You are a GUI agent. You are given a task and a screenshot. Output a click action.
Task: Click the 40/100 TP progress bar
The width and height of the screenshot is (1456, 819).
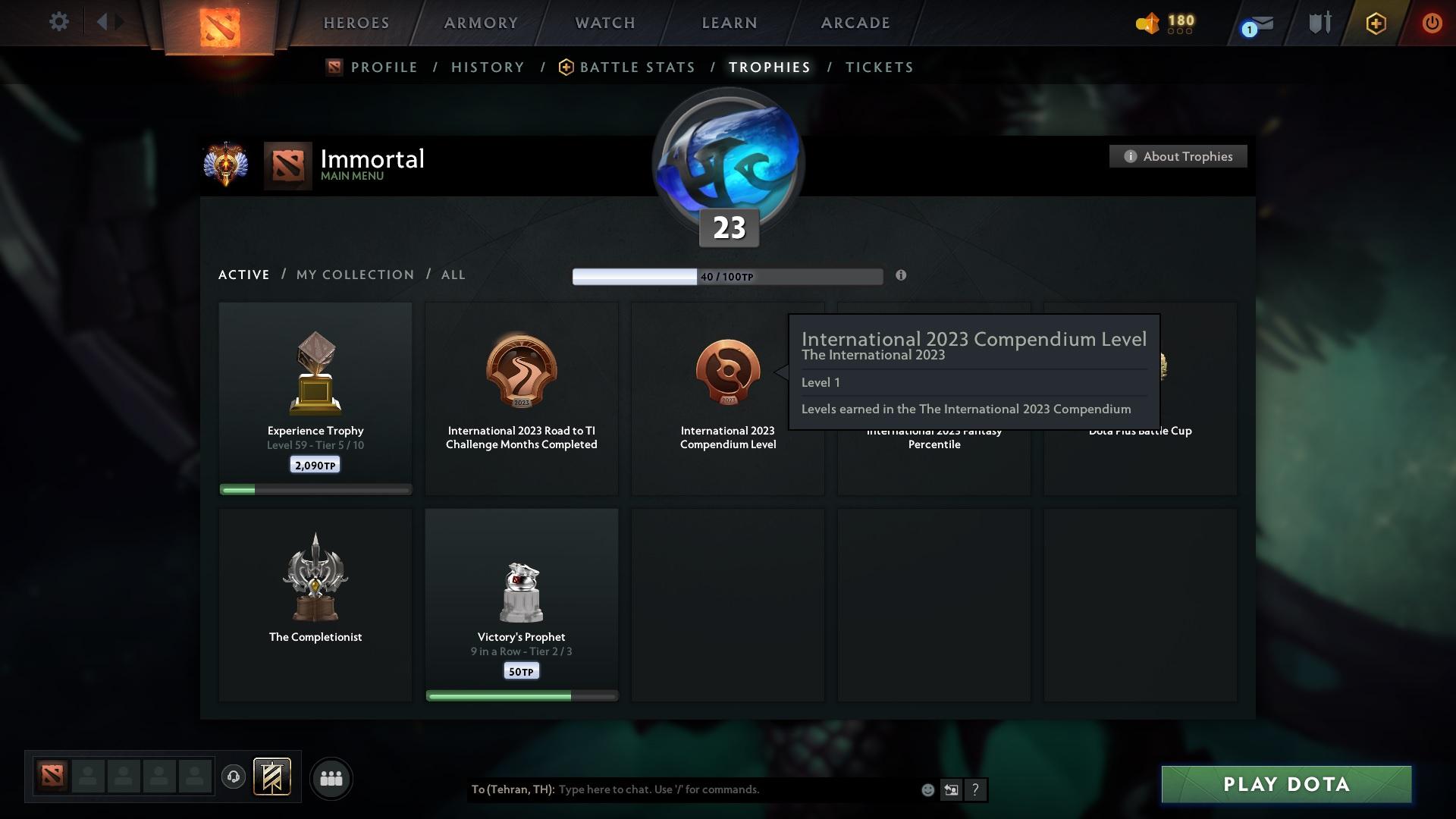[x=727, y=276]
